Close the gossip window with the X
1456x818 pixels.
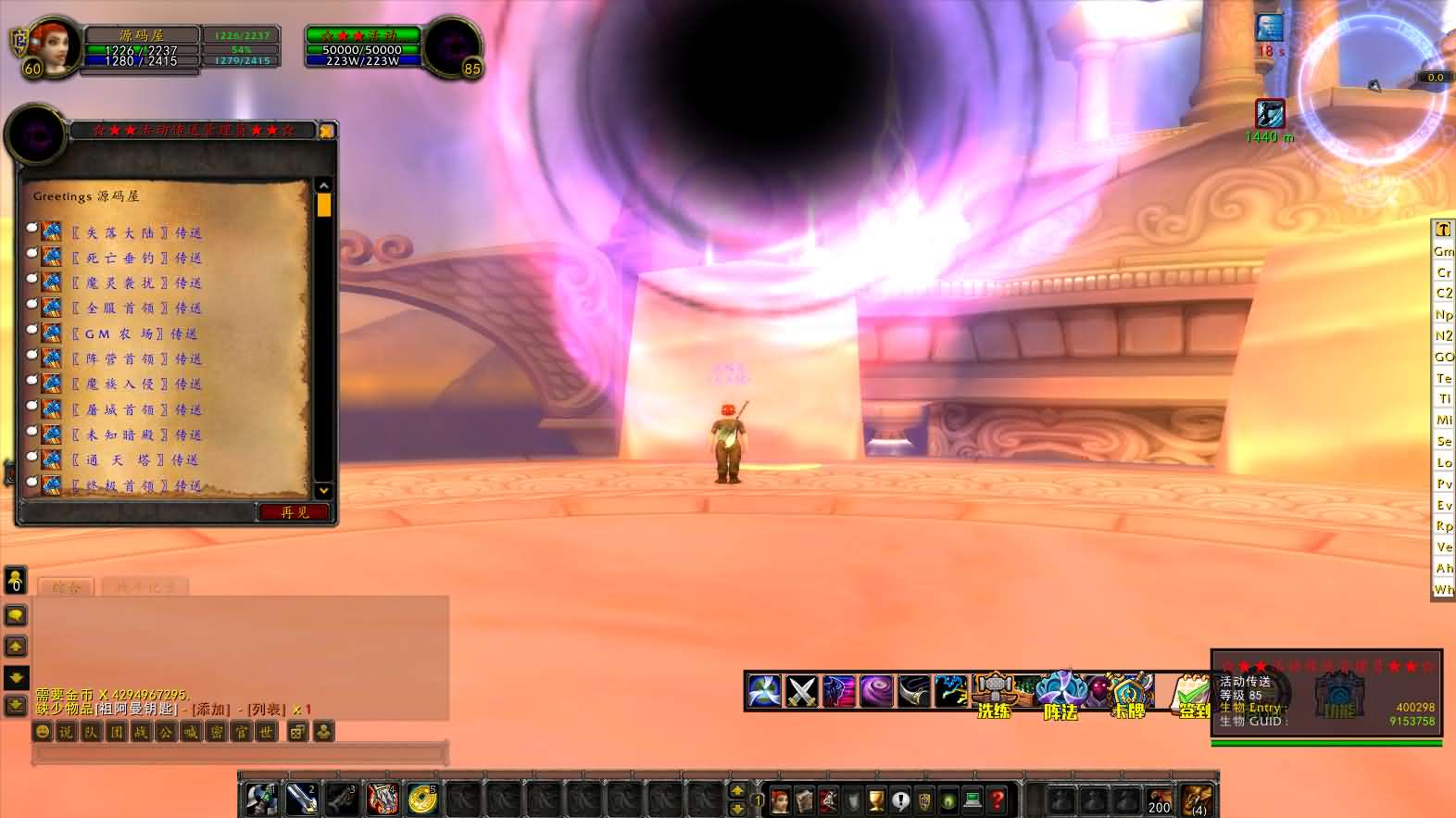tap(326, 132)
